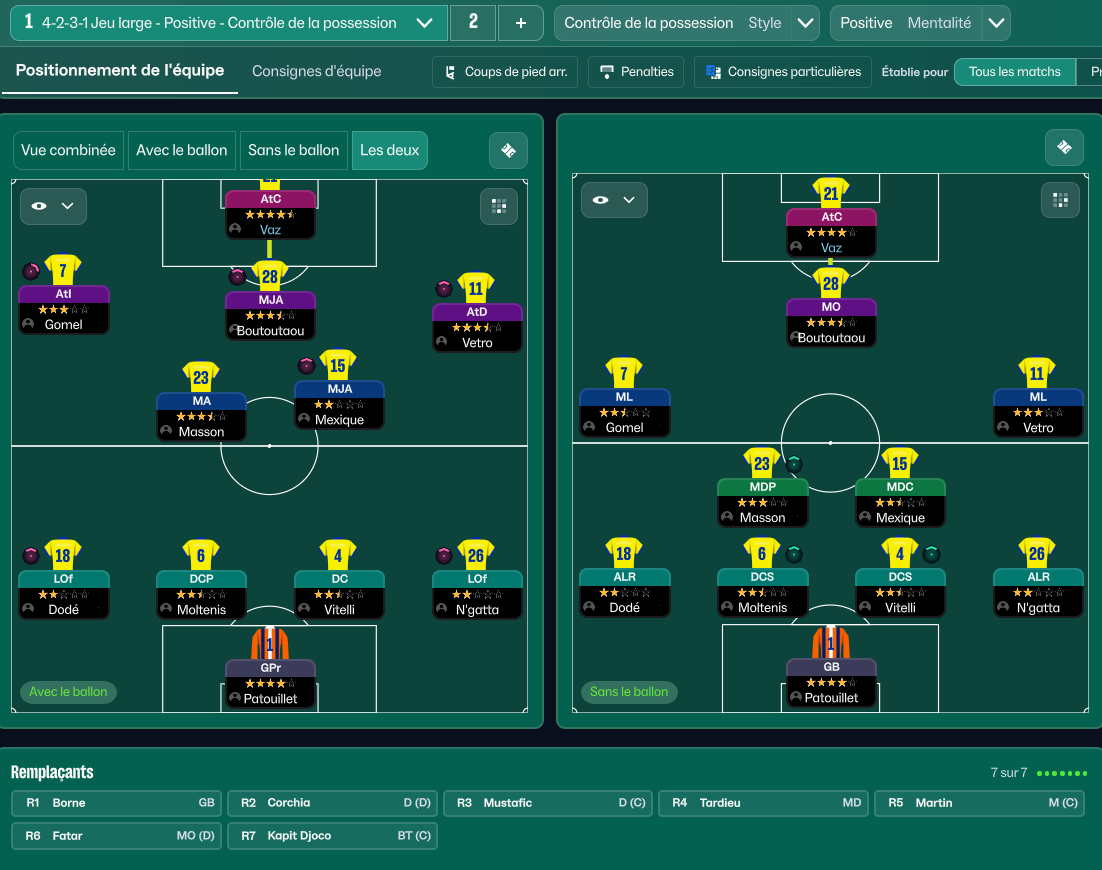
Task: Open Consignes particulières
Action: pos(783,72)
